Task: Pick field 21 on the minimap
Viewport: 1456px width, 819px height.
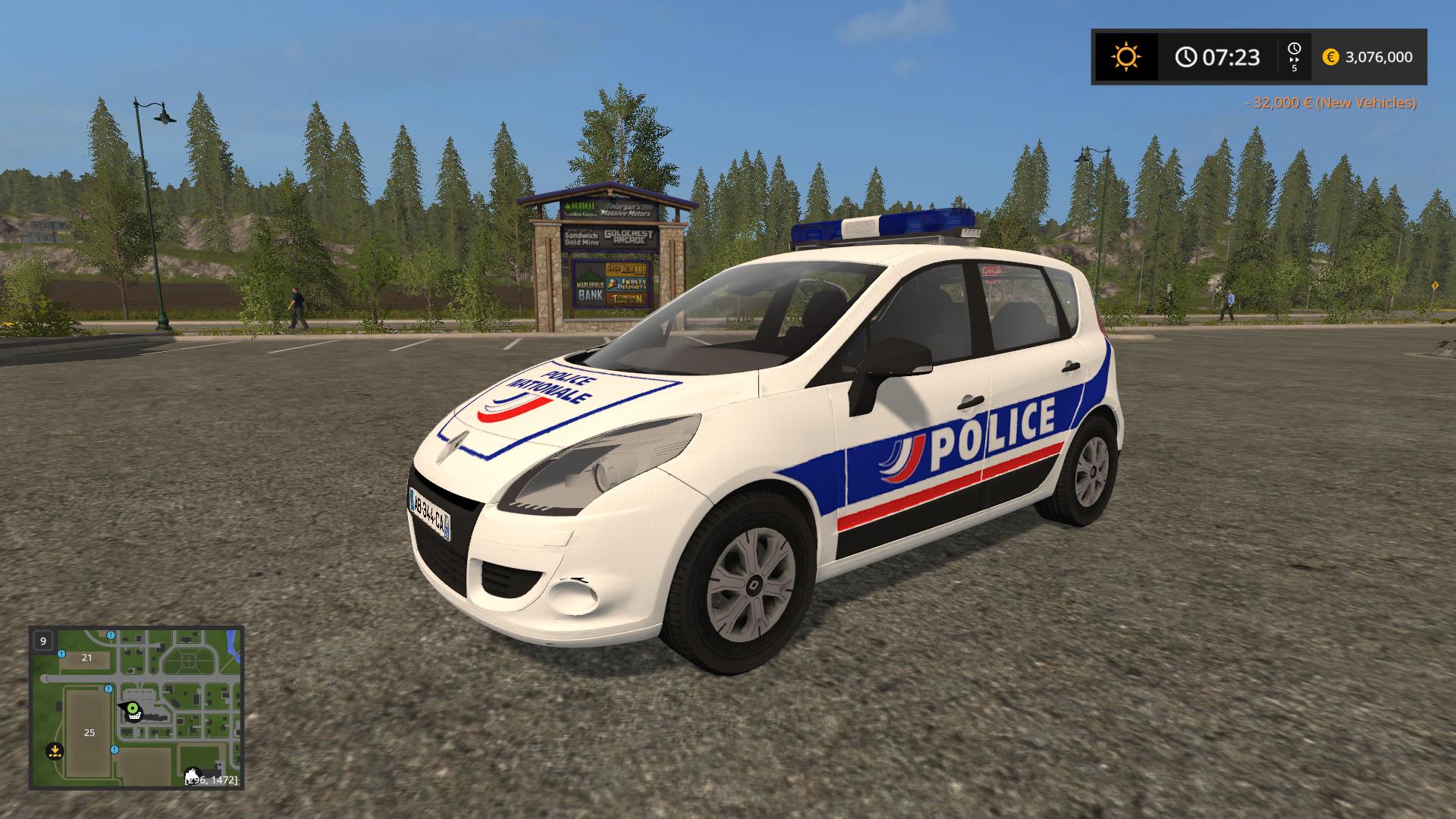Action: 86,657
